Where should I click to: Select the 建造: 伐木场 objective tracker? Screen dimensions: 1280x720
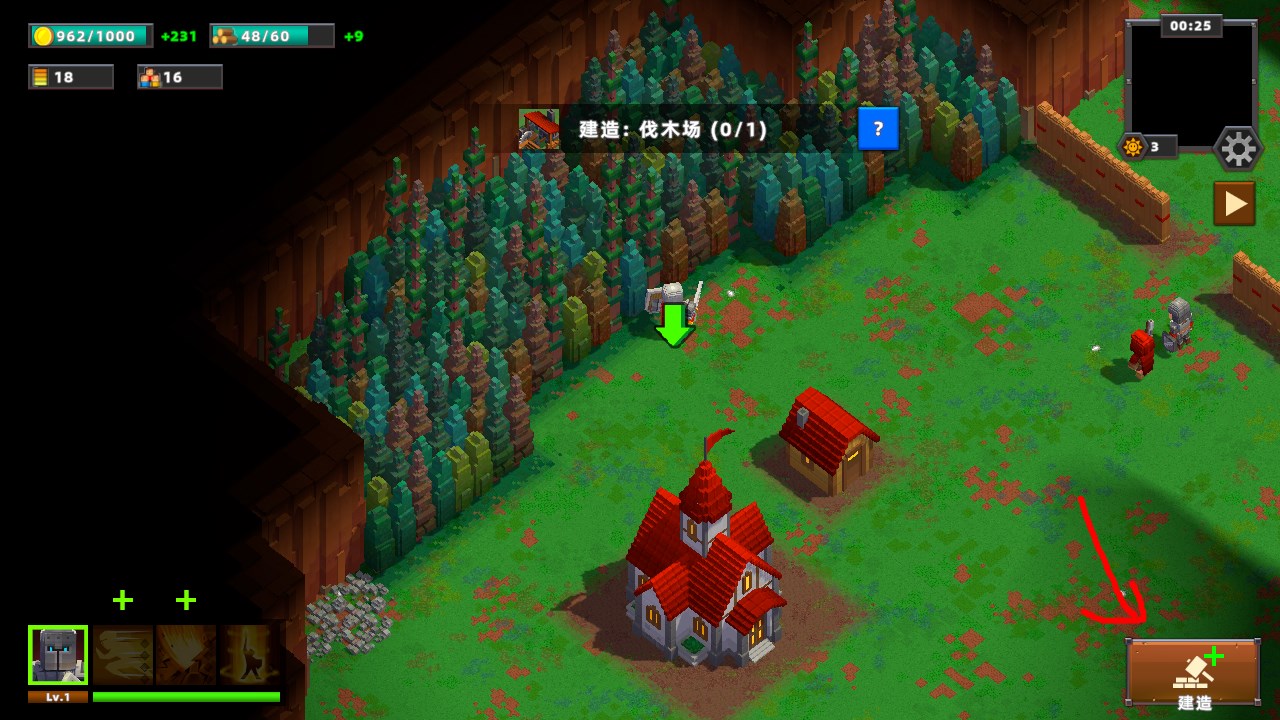[x=672, y=129]
